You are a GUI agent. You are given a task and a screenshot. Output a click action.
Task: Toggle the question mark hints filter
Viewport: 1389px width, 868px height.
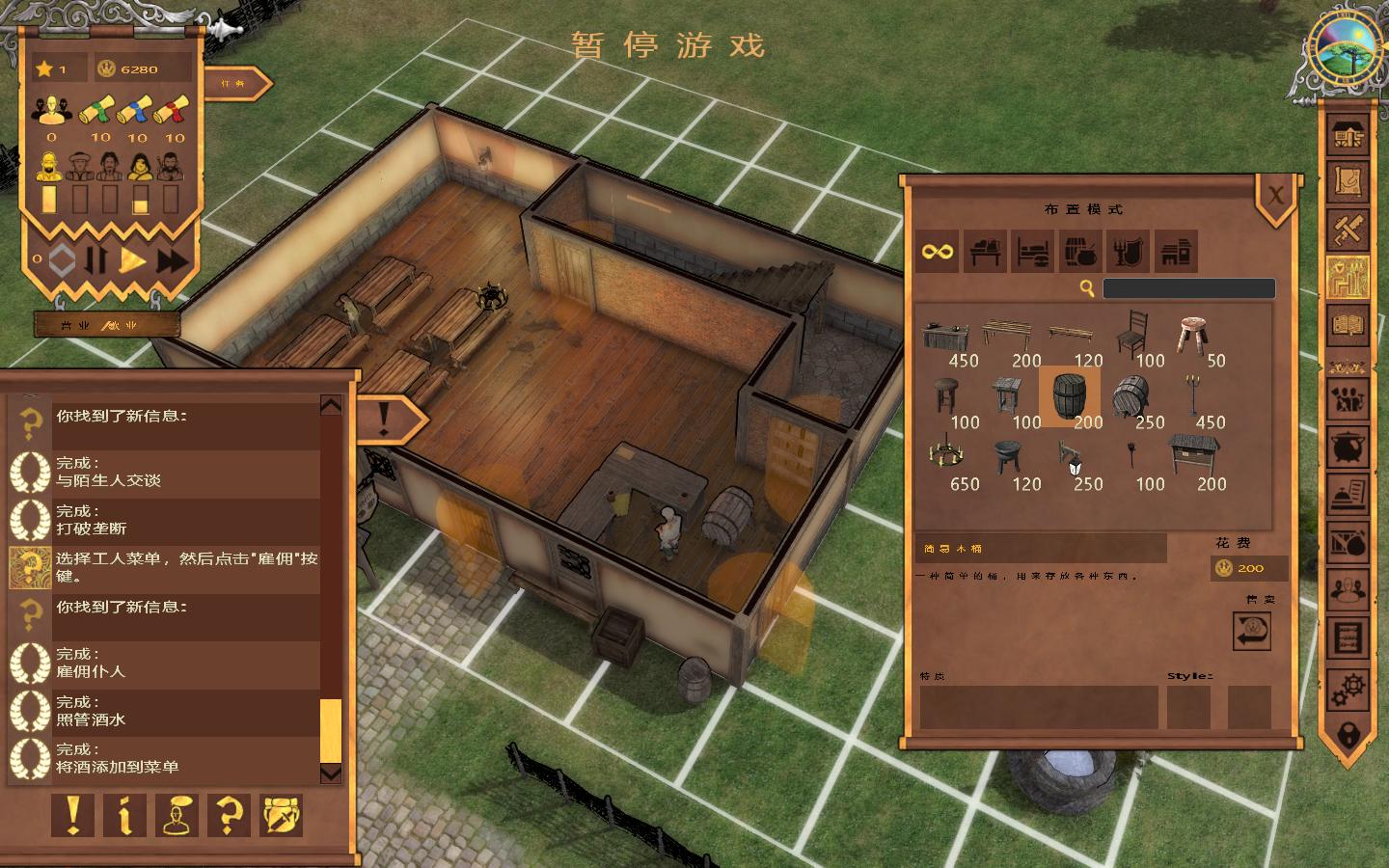tap(229, 815)
